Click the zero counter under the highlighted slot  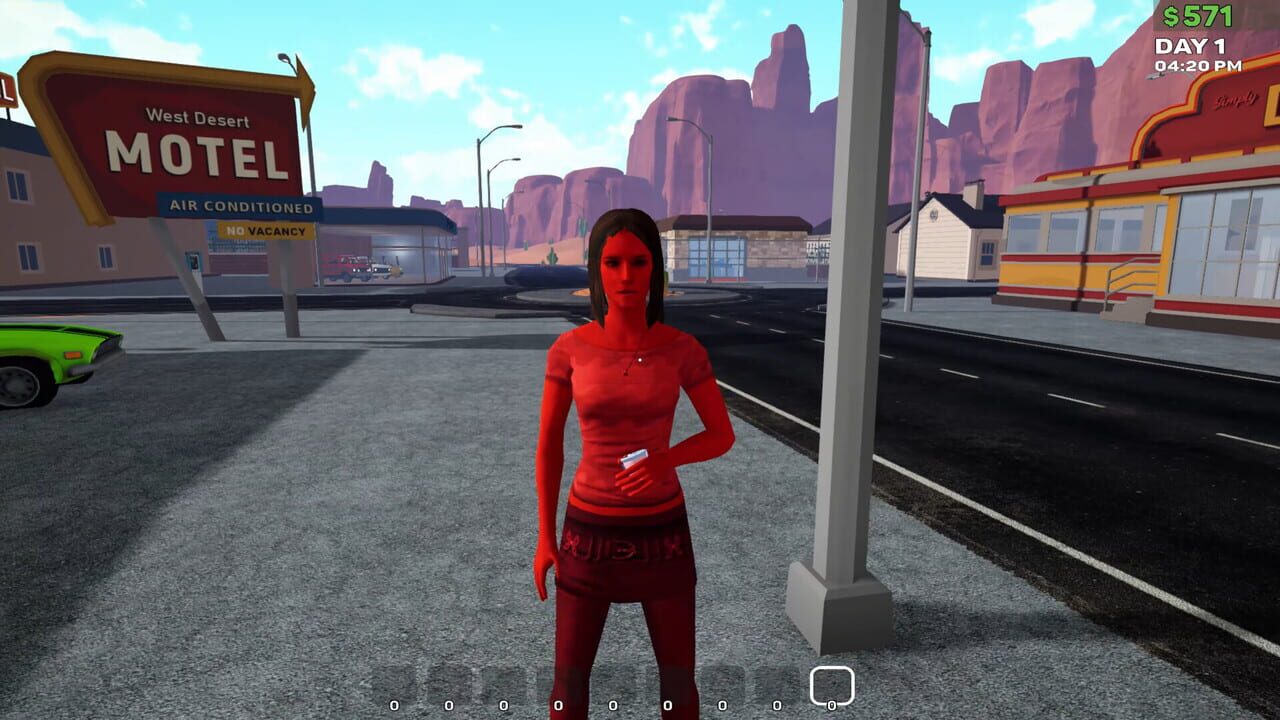coord(831,704)
